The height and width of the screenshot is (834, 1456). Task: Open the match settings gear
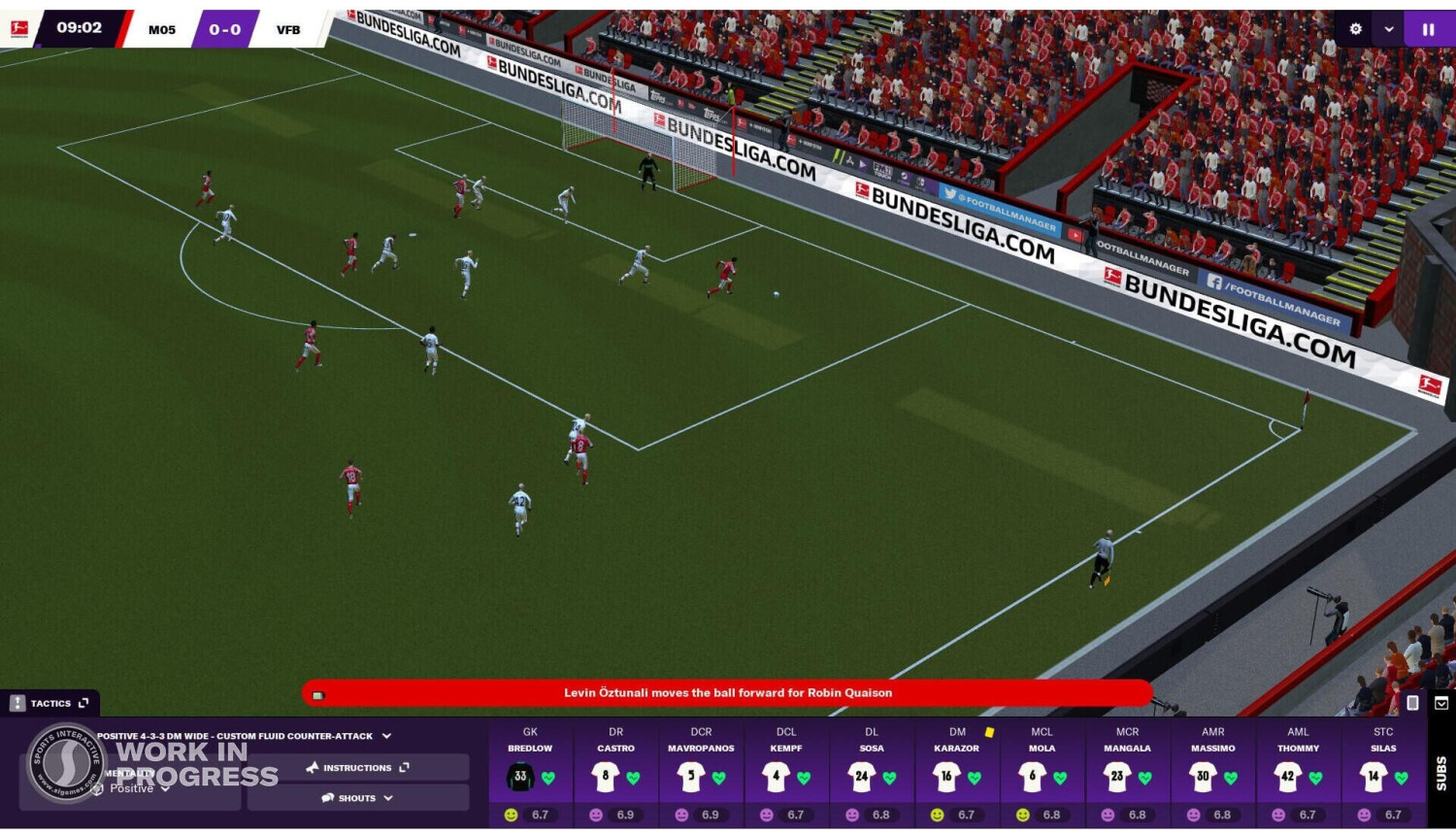(x=1356, y=29)
